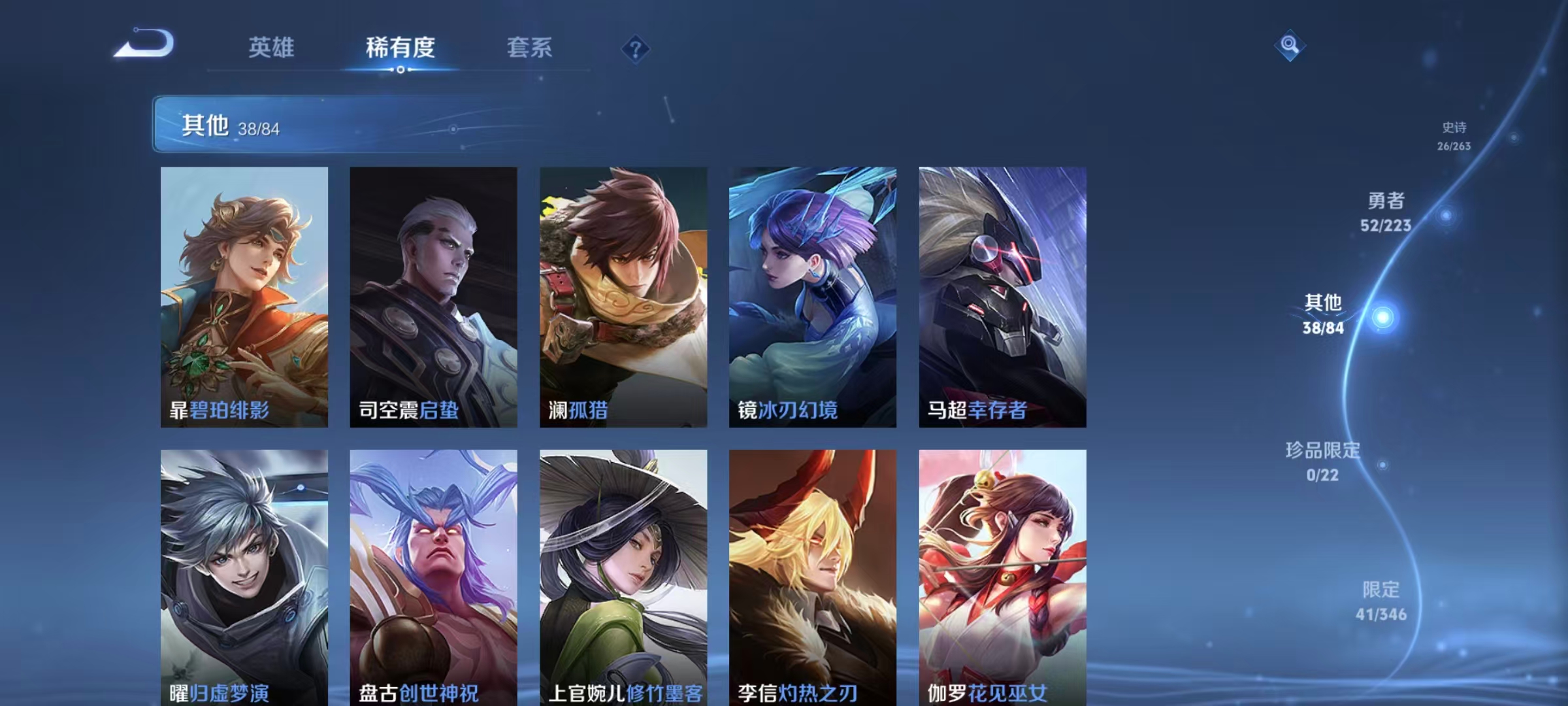Select the 镜 冰刃幻境 skin card

click(x=813, y=297)
